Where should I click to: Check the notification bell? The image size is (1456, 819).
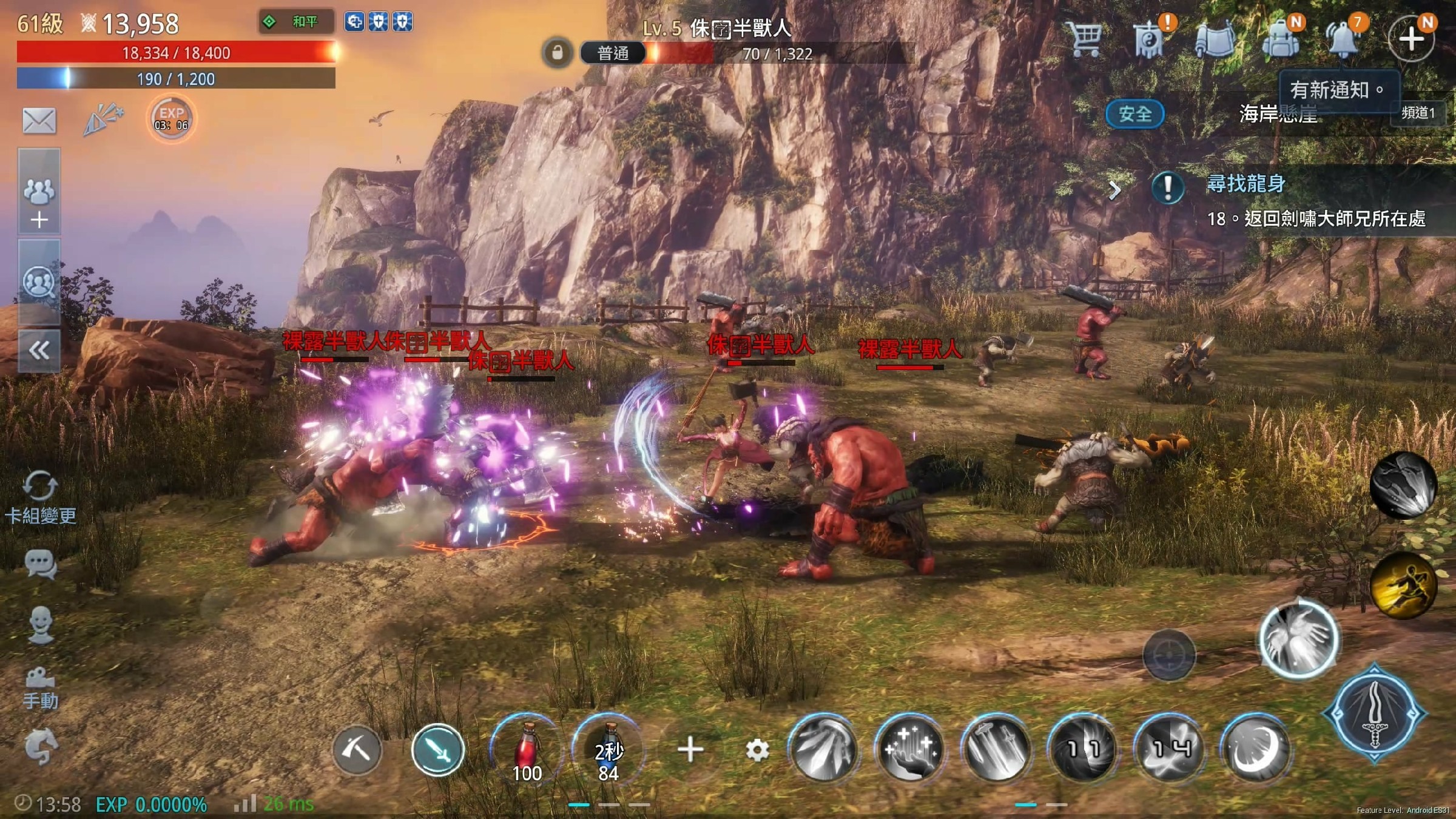coord(1344,39)
